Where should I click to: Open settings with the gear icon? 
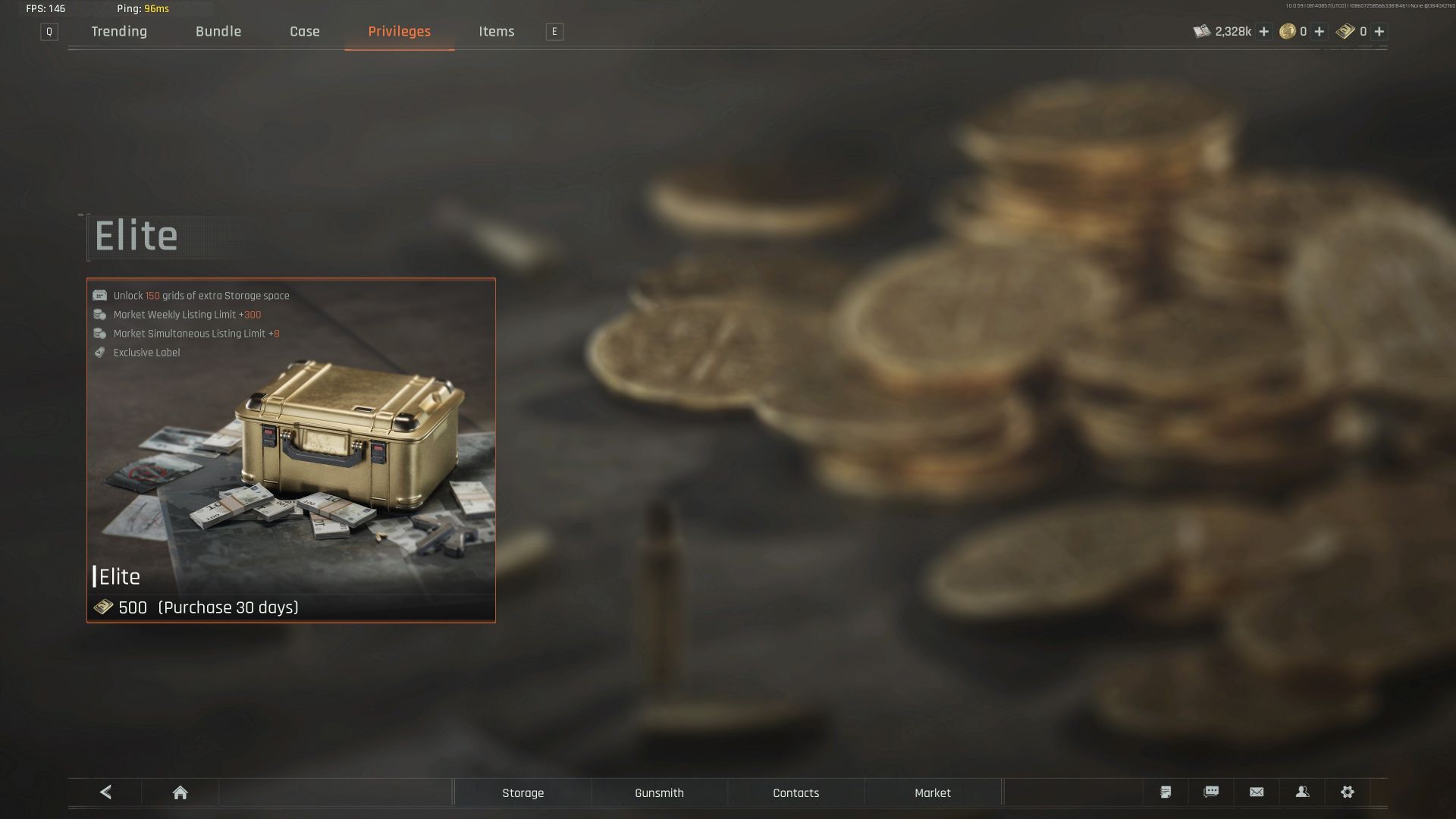click(1348, 792)
